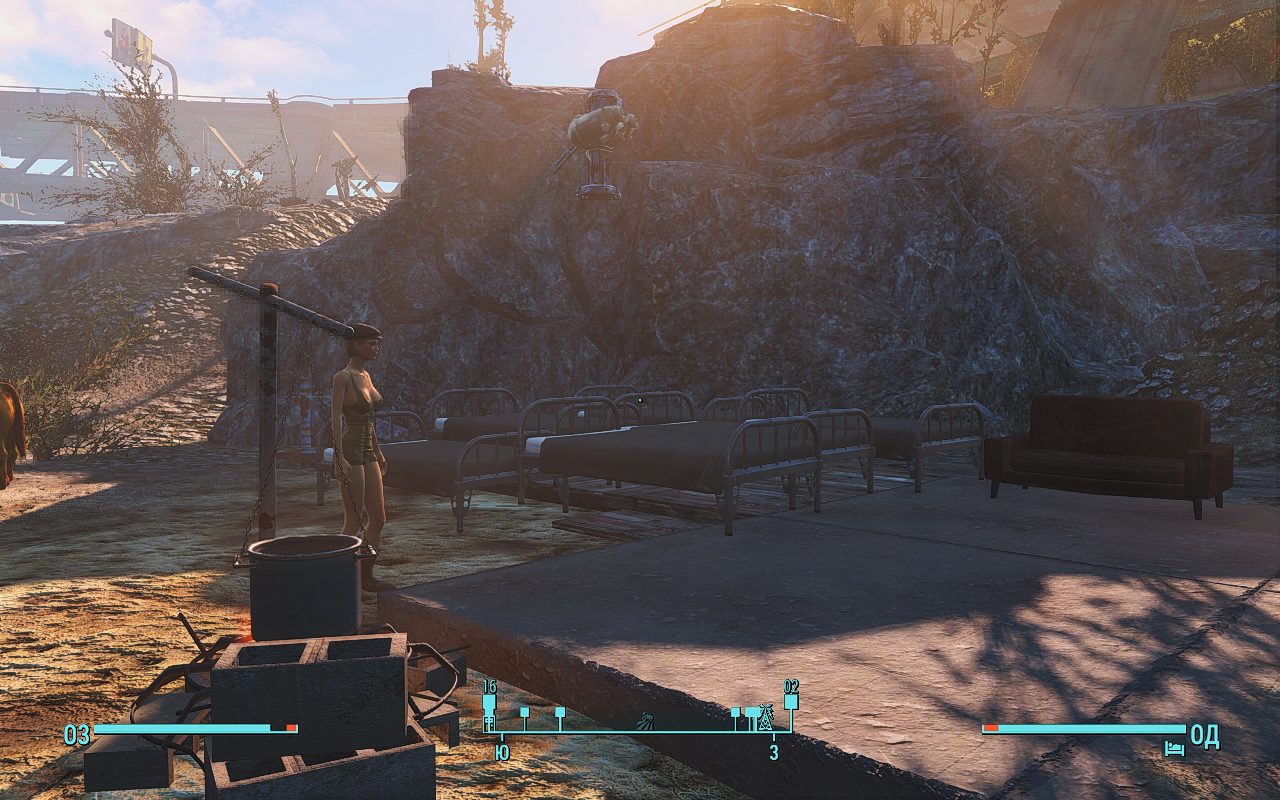Click the compass marker numbered 16
Image resolution: width=1280 pixels, height=800 pixels.
(489, 703)
